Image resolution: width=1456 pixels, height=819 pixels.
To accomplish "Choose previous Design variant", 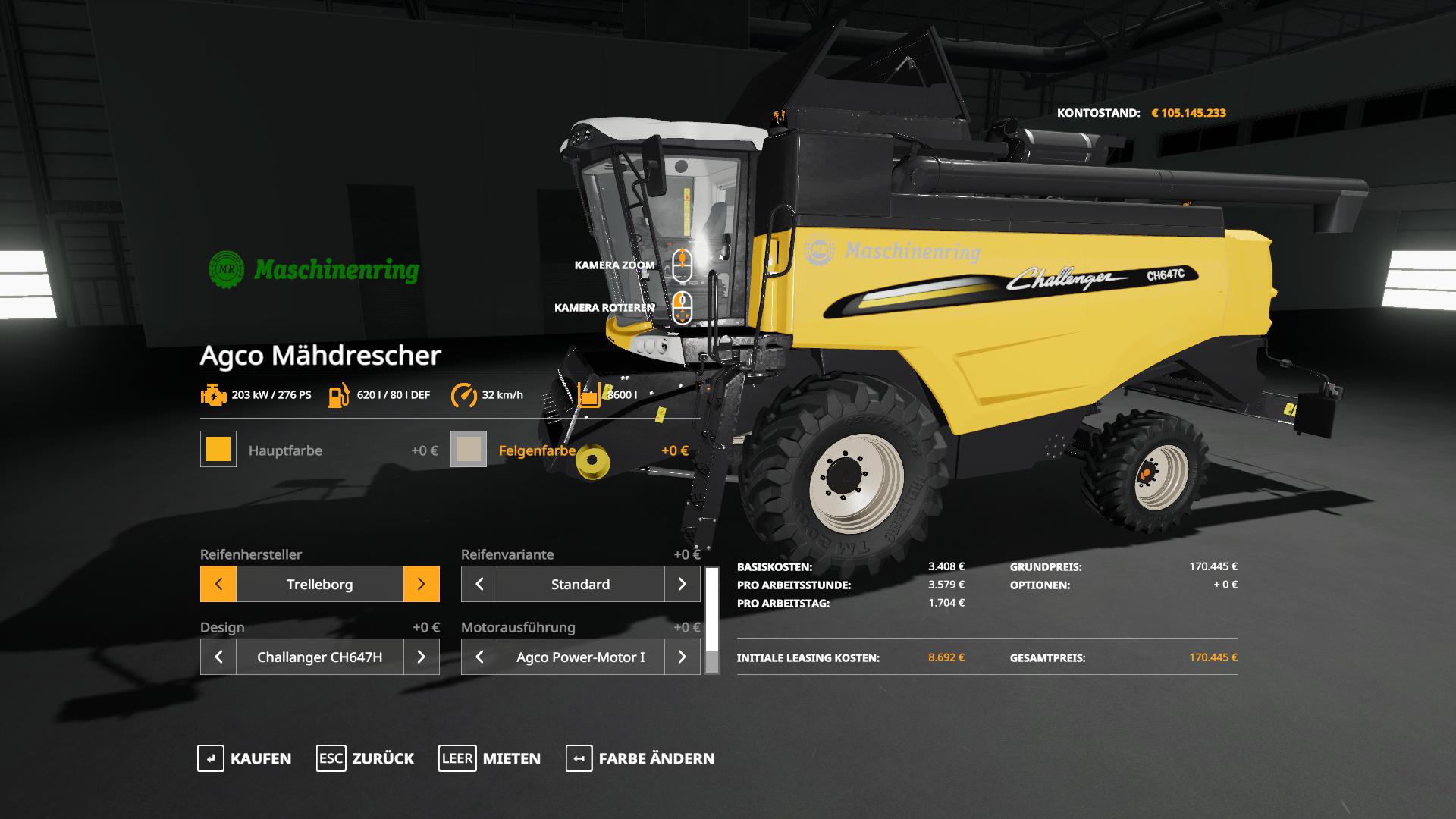I will click(x=218, y=657).
